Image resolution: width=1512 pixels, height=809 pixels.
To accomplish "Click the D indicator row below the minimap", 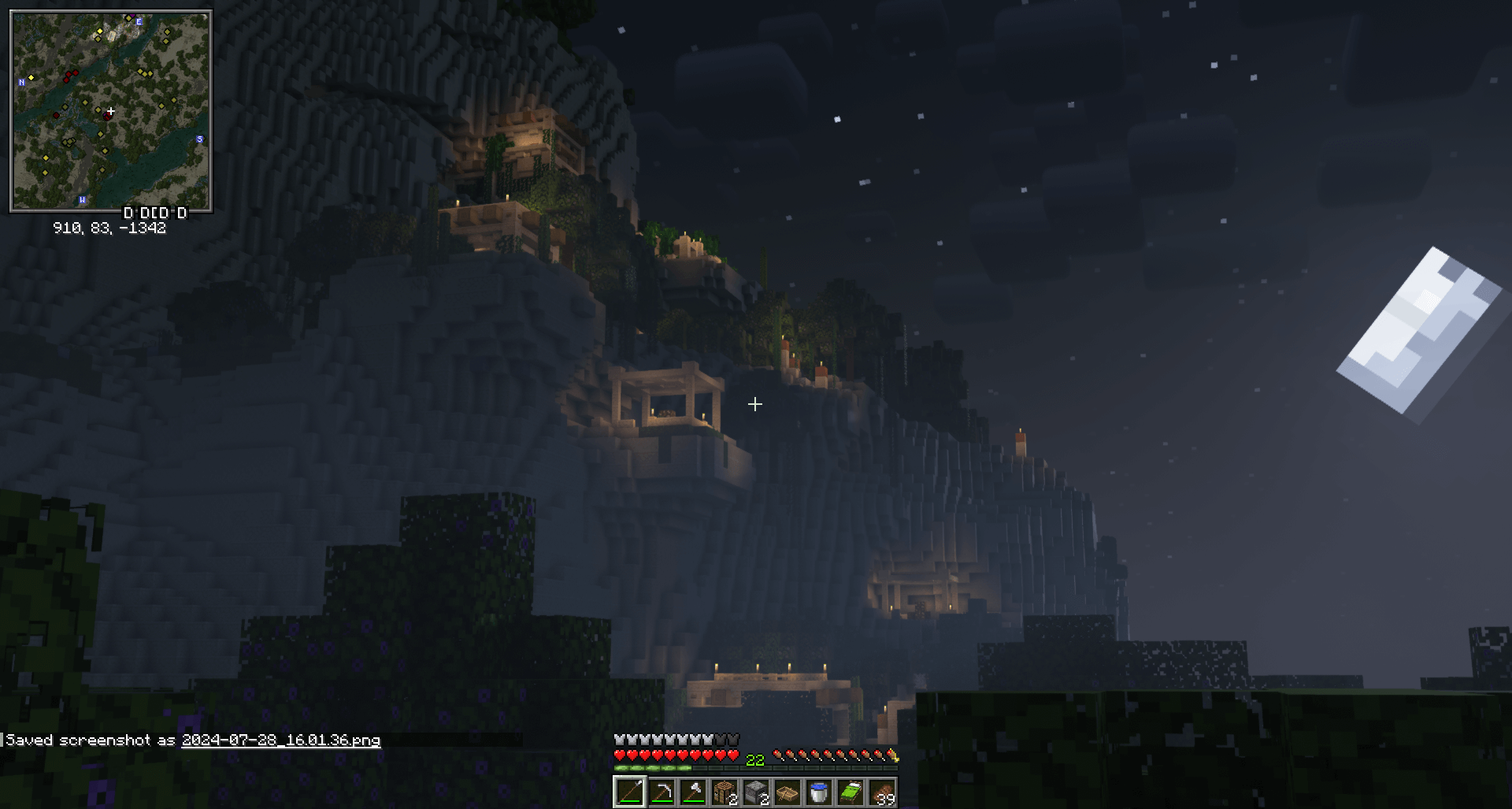I will coord(154,212).
